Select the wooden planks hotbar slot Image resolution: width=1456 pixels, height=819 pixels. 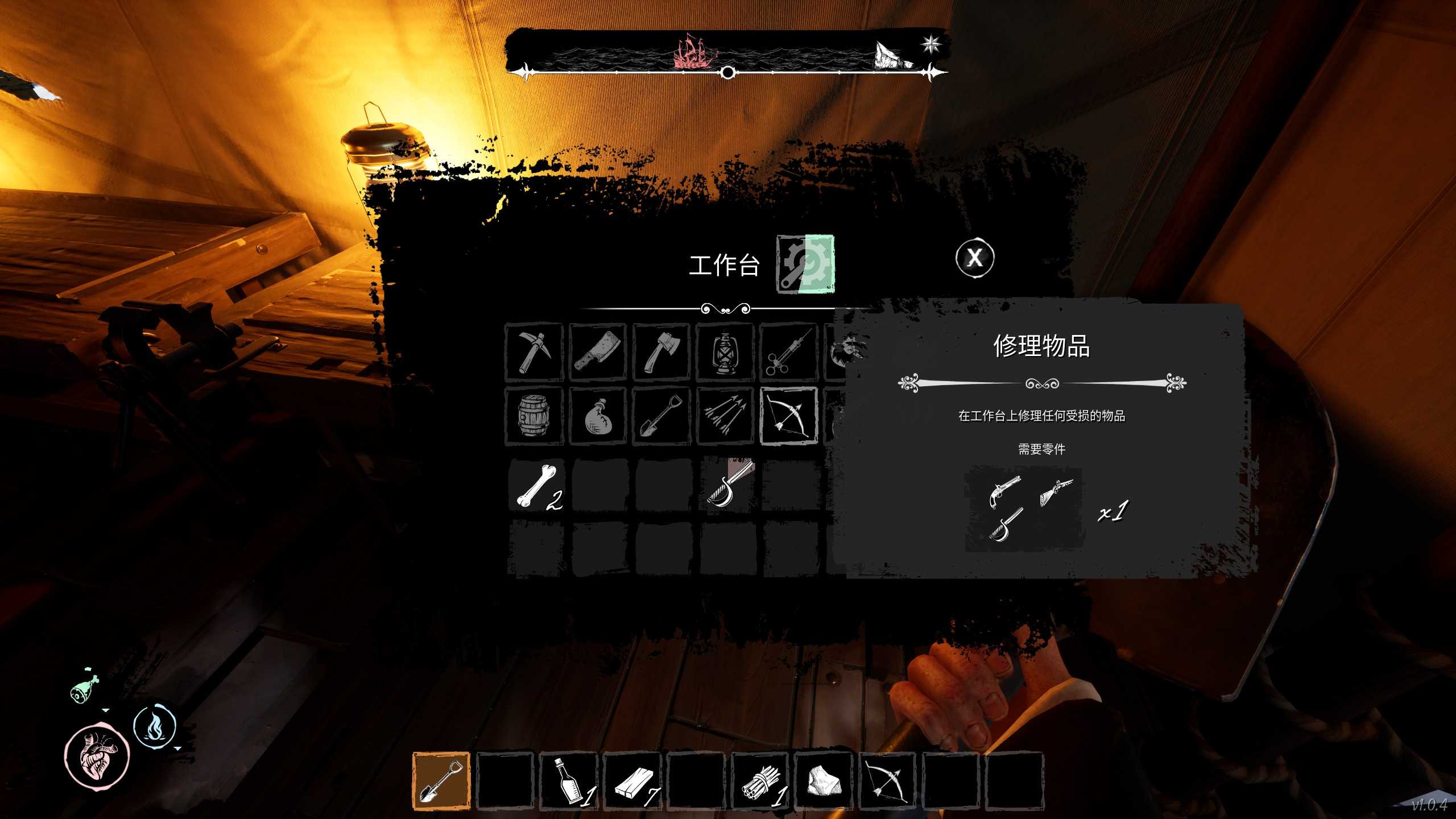pyautogui.click(x=632, y=780)
